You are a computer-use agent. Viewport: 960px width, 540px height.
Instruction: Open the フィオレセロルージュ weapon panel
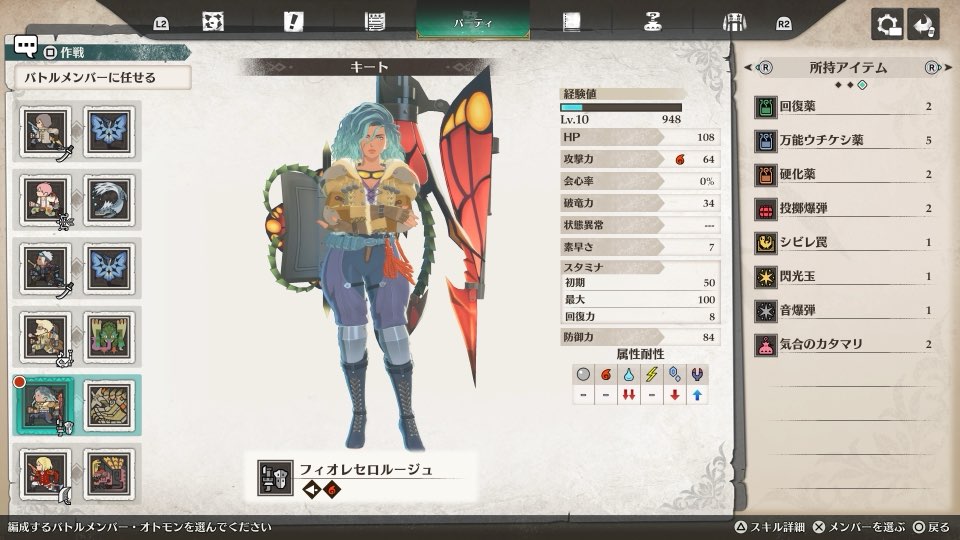click(362, 478)
